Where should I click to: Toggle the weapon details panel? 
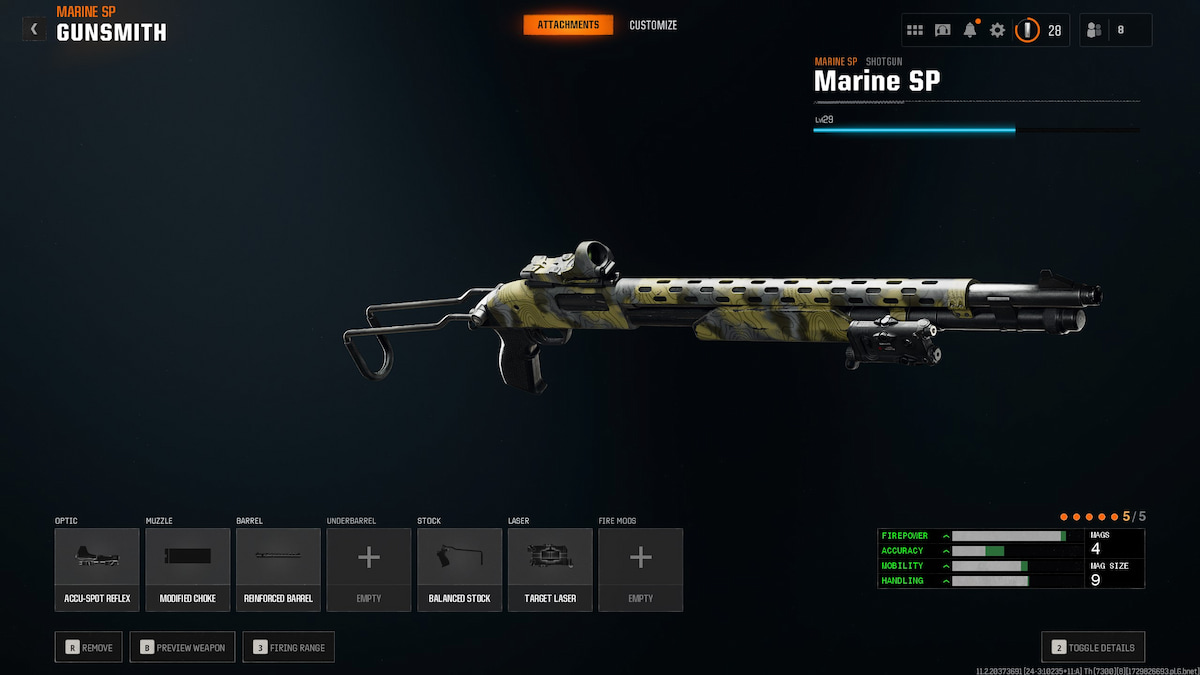pos(1093,647)
